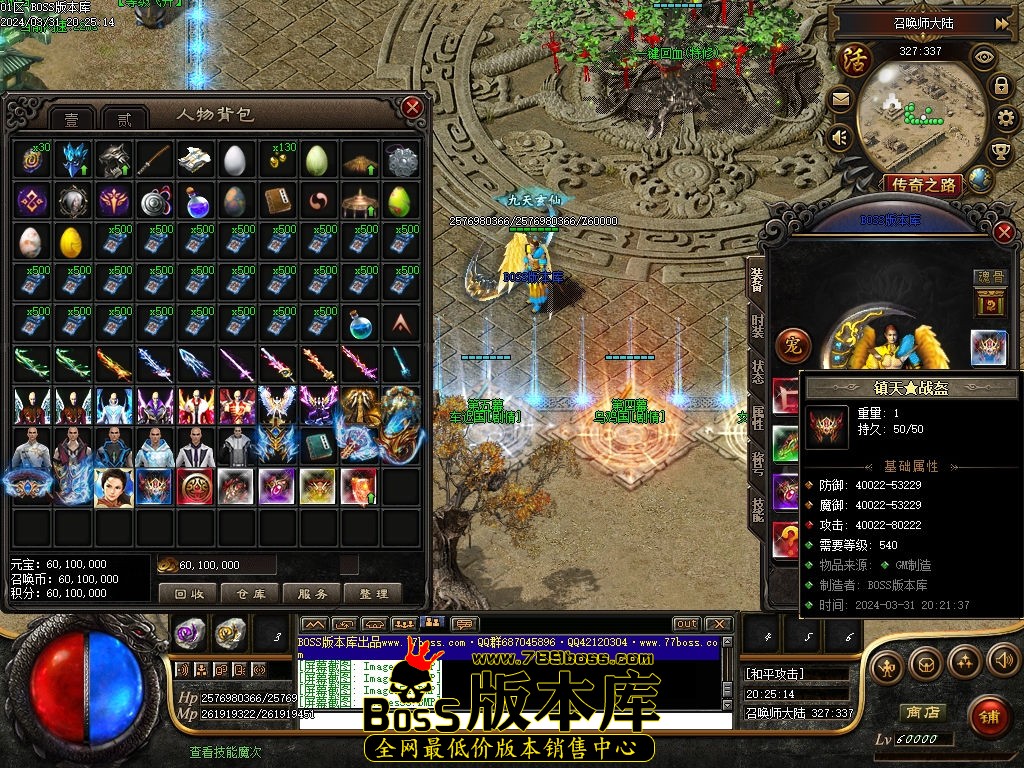Open the 服务 service menu
The height and width of the screenshot is (768, 1024).
point(312,593)
